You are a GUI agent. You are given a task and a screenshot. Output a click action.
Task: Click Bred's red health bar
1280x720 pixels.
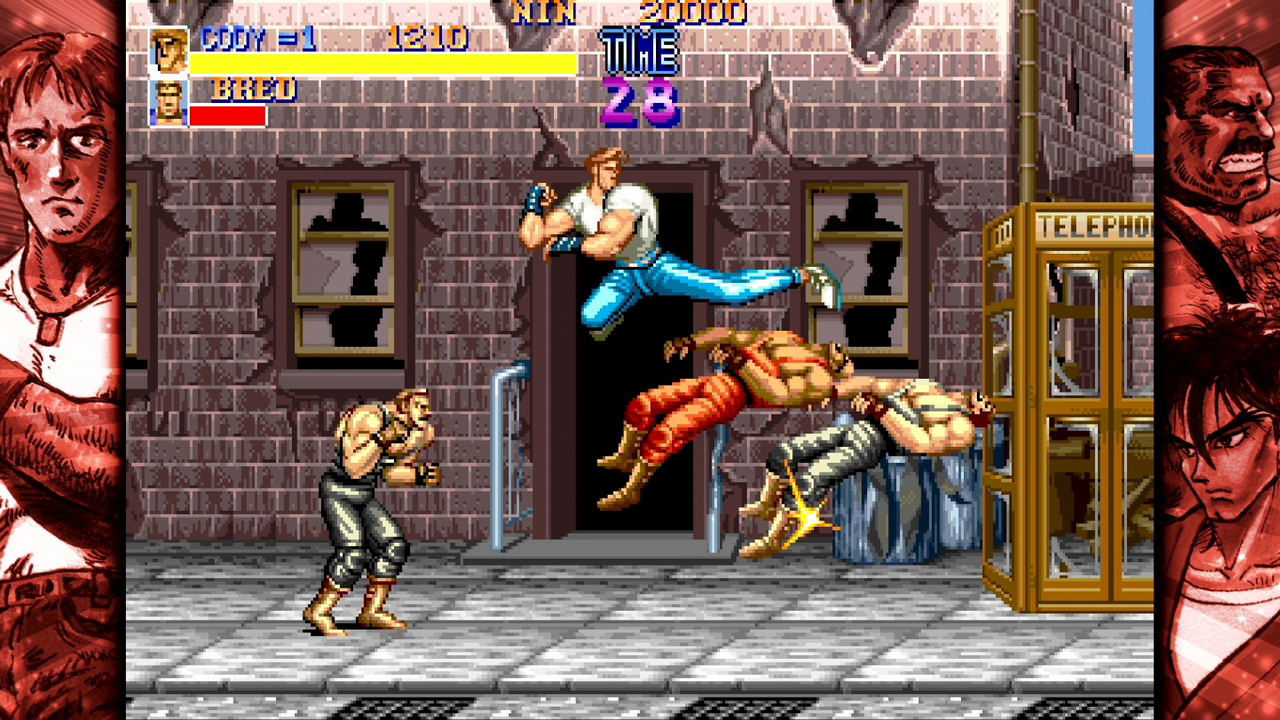(x=230, y=113)
